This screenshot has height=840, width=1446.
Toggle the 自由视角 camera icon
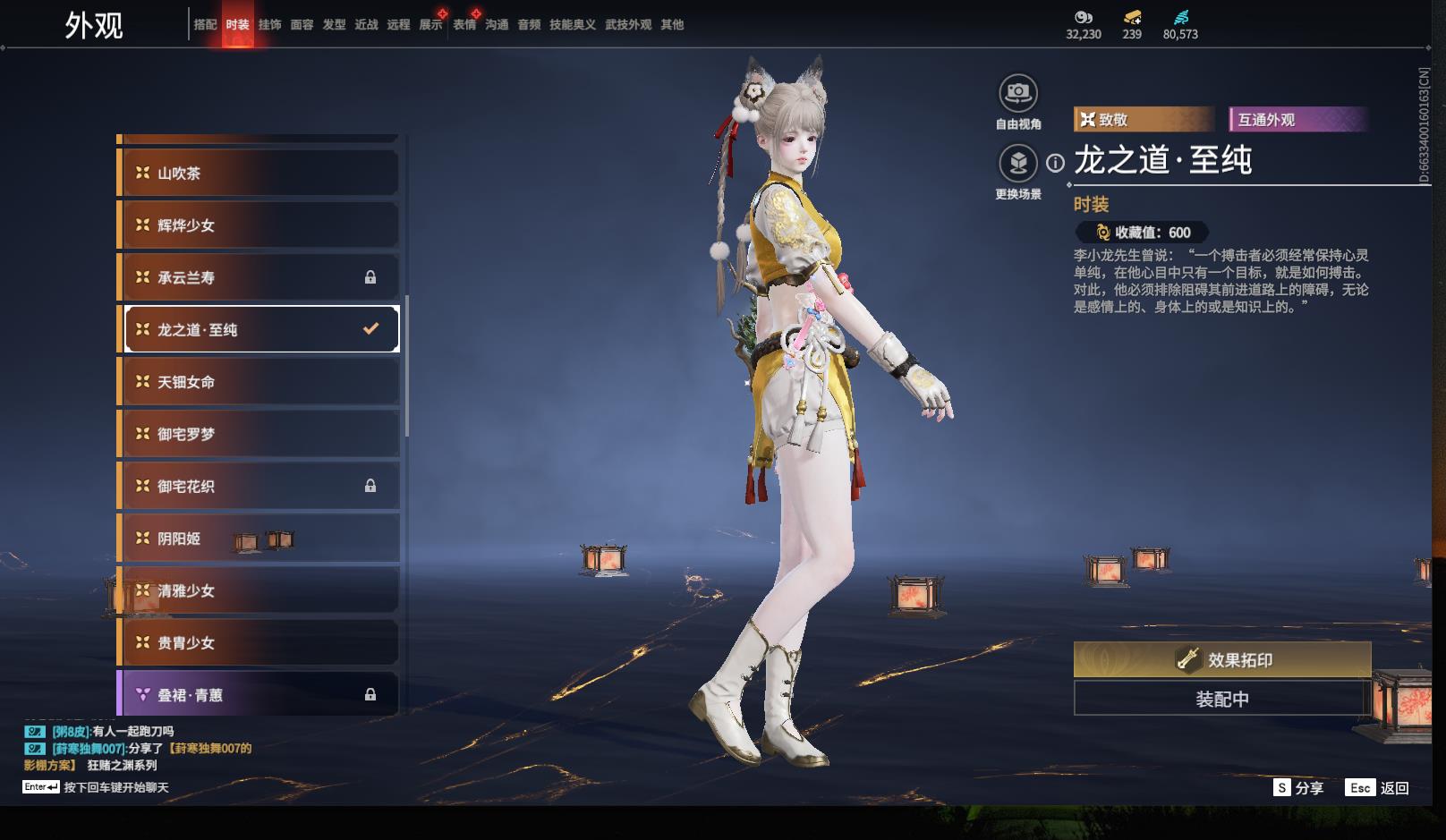click(x=1017, y=93)
